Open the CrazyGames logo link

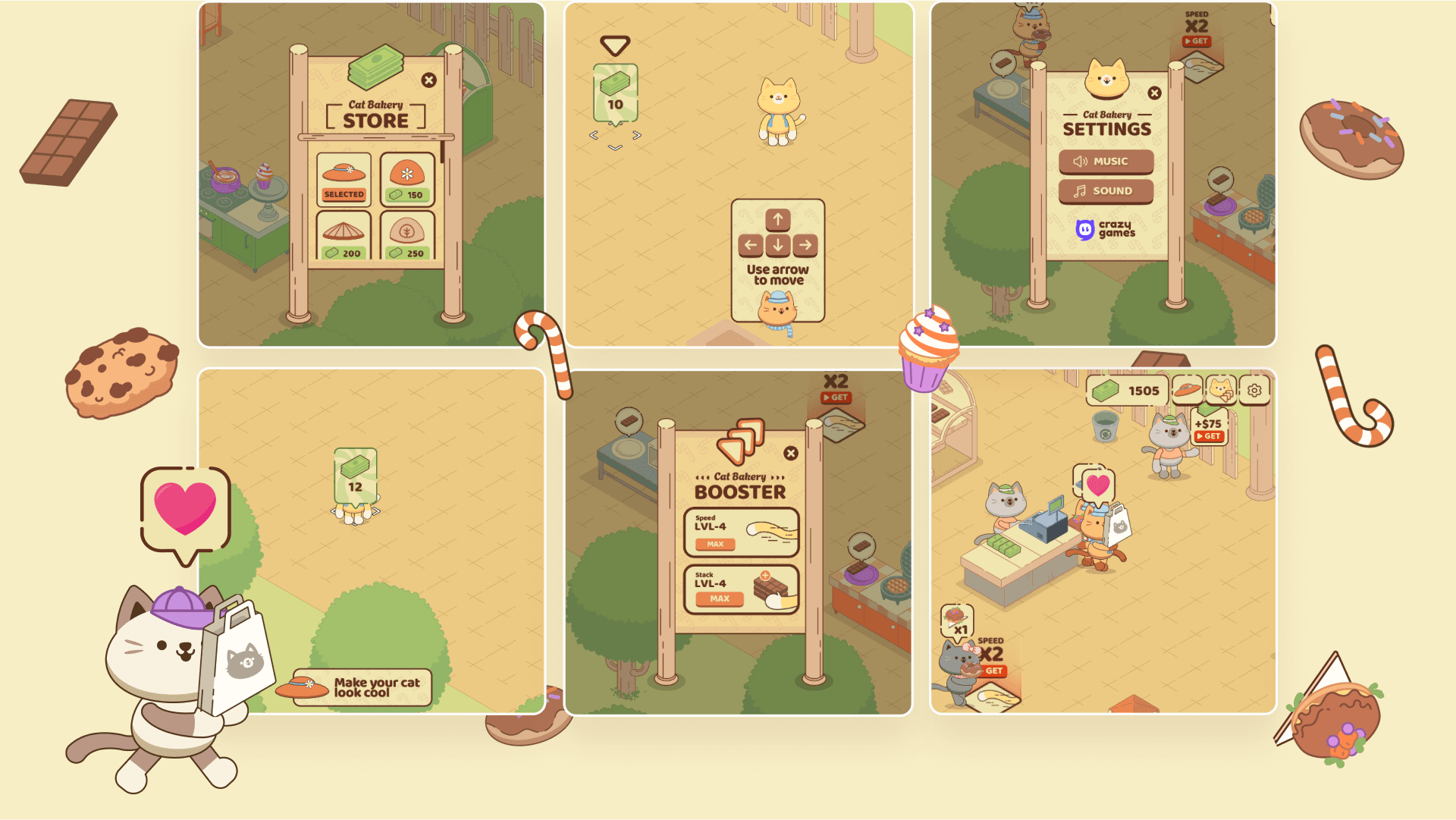[x=1106, y=229]
